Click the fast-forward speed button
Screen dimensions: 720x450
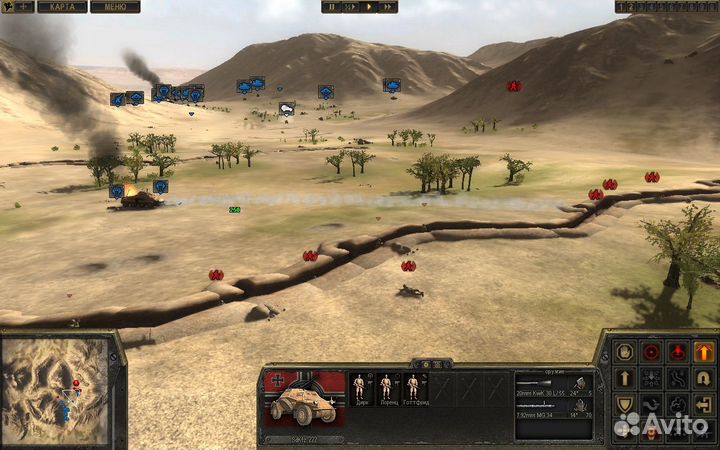[388, 6]
